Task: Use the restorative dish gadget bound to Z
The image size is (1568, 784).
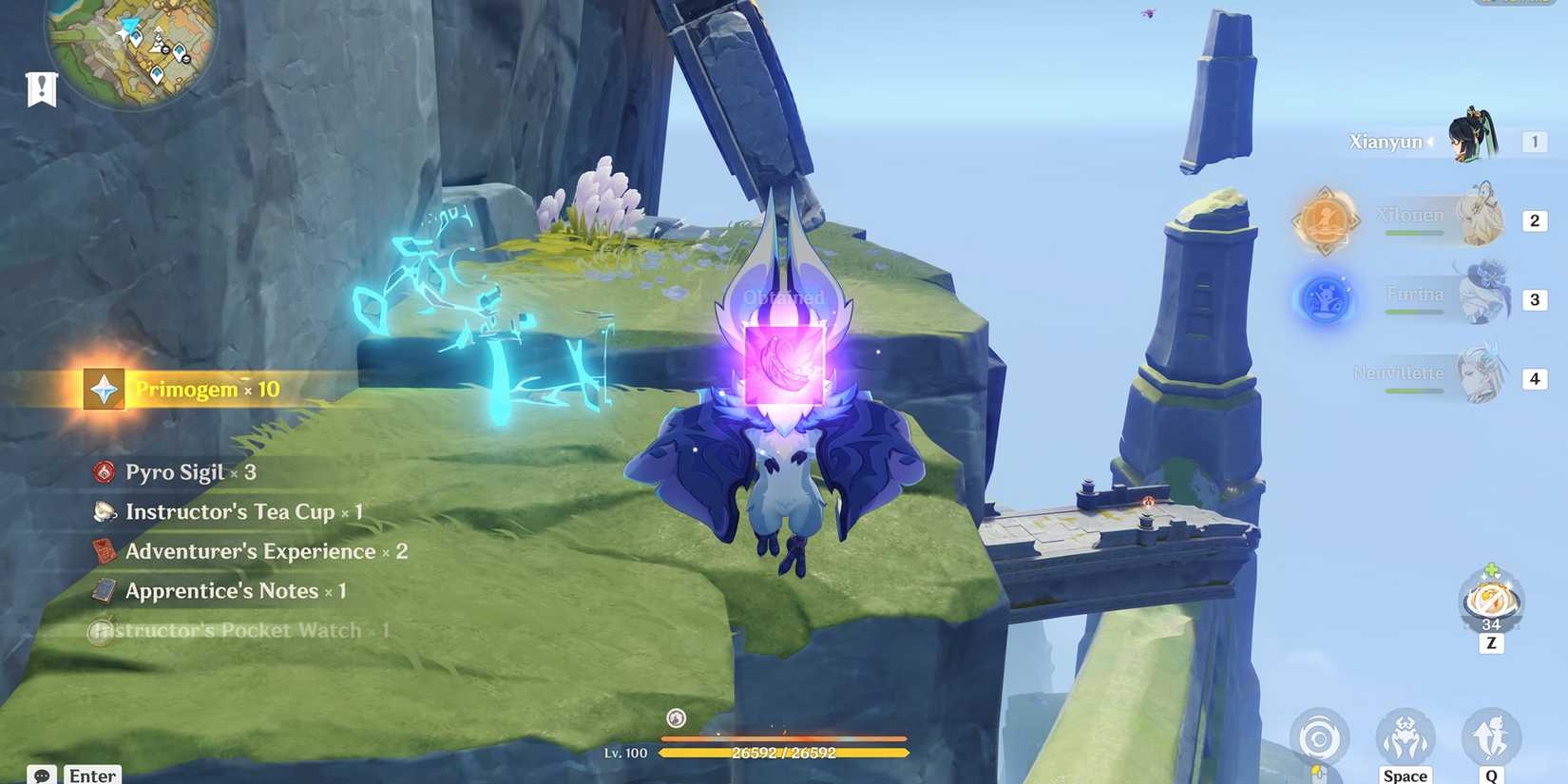Action: click(x=1489, y=601)
